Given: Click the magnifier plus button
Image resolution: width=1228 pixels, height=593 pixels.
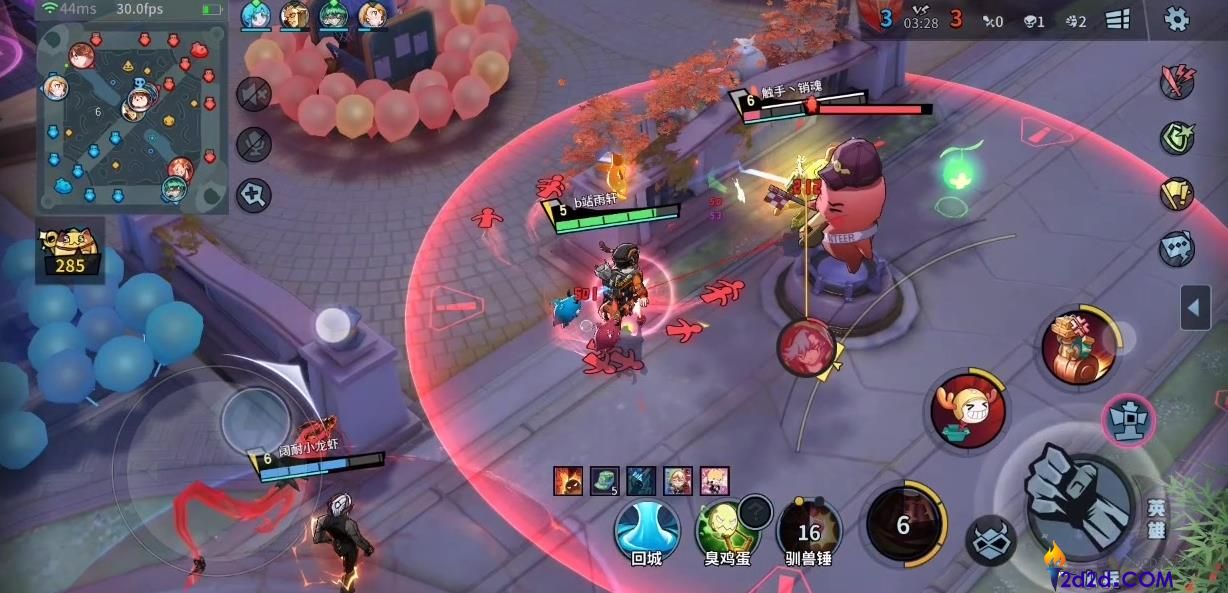Looking at the screenshot, I should (x=254, y=195).
